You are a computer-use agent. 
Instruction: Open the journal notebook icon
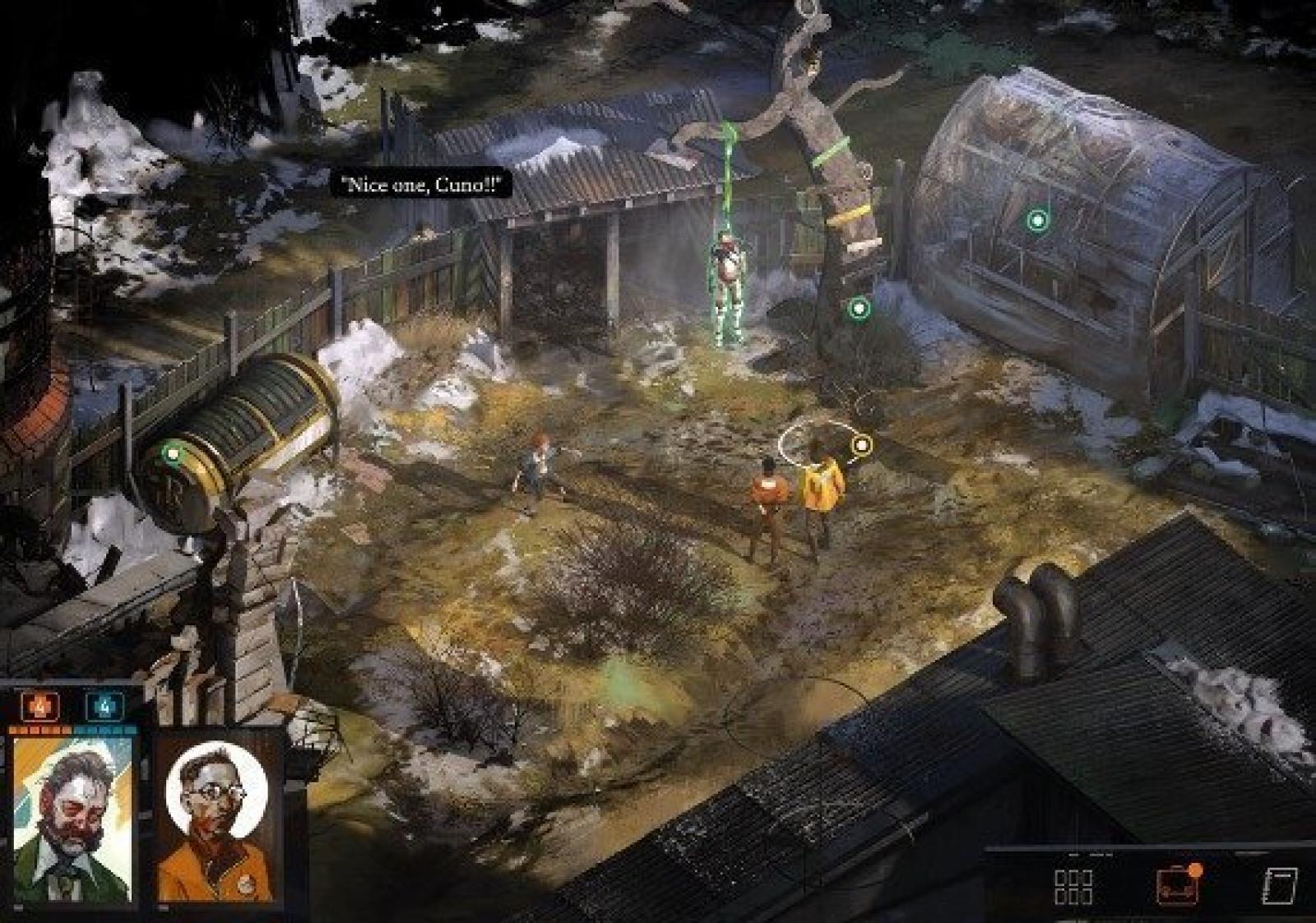1279,886
